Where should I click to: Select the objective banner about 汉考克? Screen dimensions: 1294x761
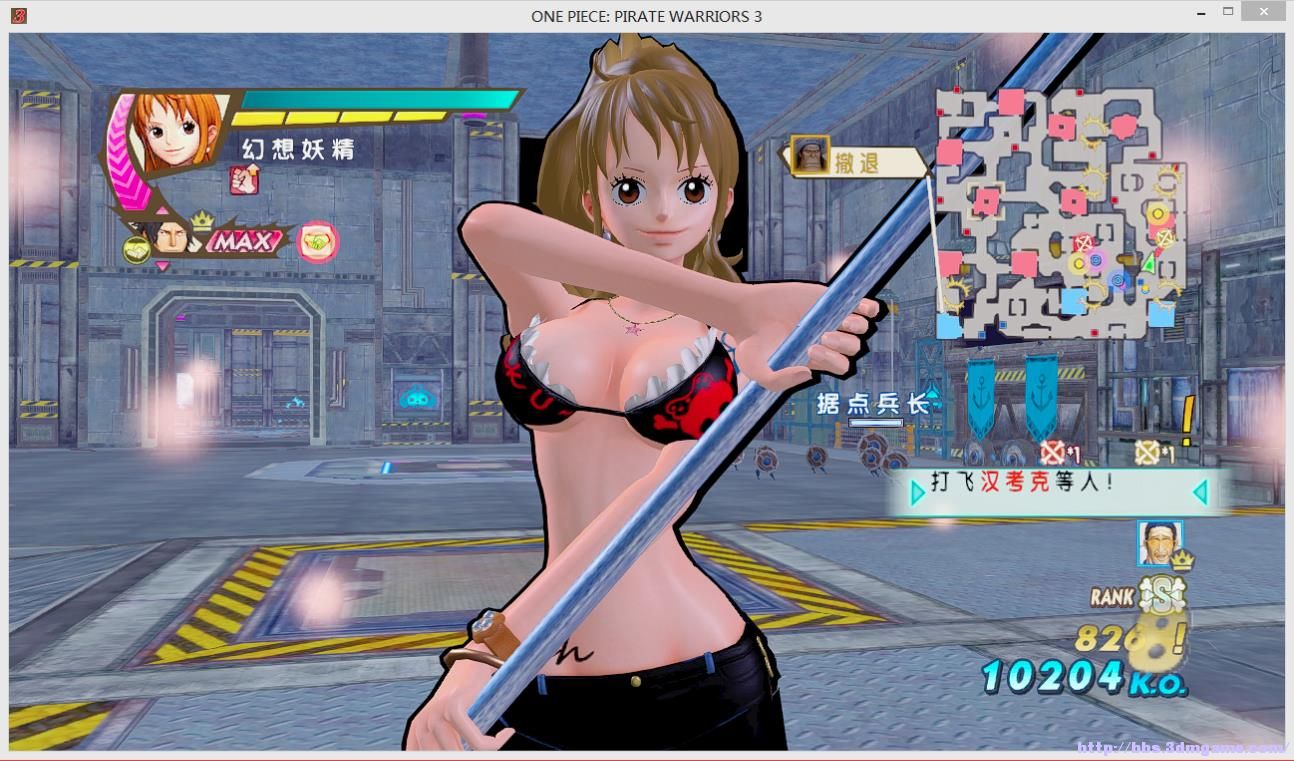[x=1057, y=489]
